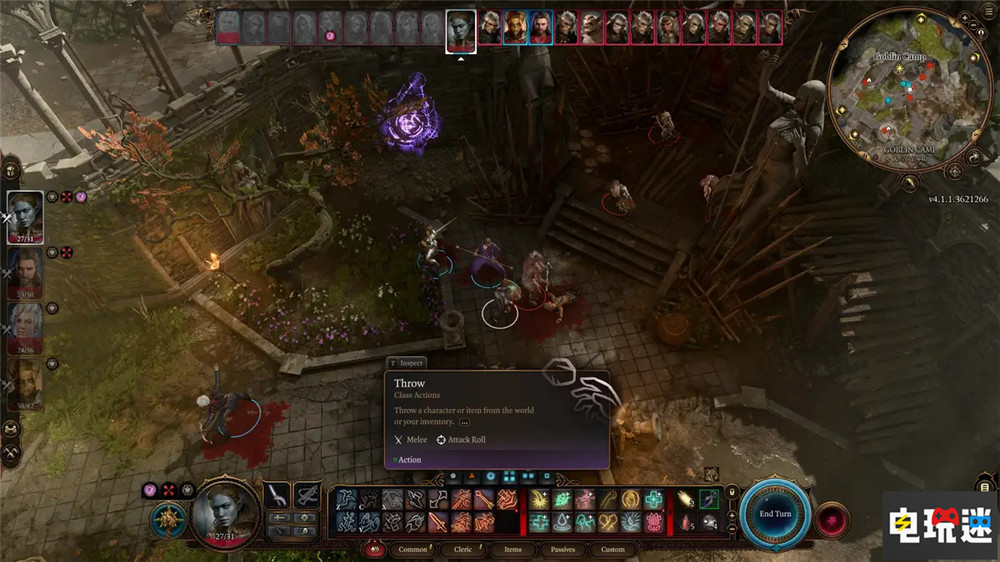Select the Passives hotbar tab
The width and height of the screenshot is (1000, 562).
tap(562, 549)
